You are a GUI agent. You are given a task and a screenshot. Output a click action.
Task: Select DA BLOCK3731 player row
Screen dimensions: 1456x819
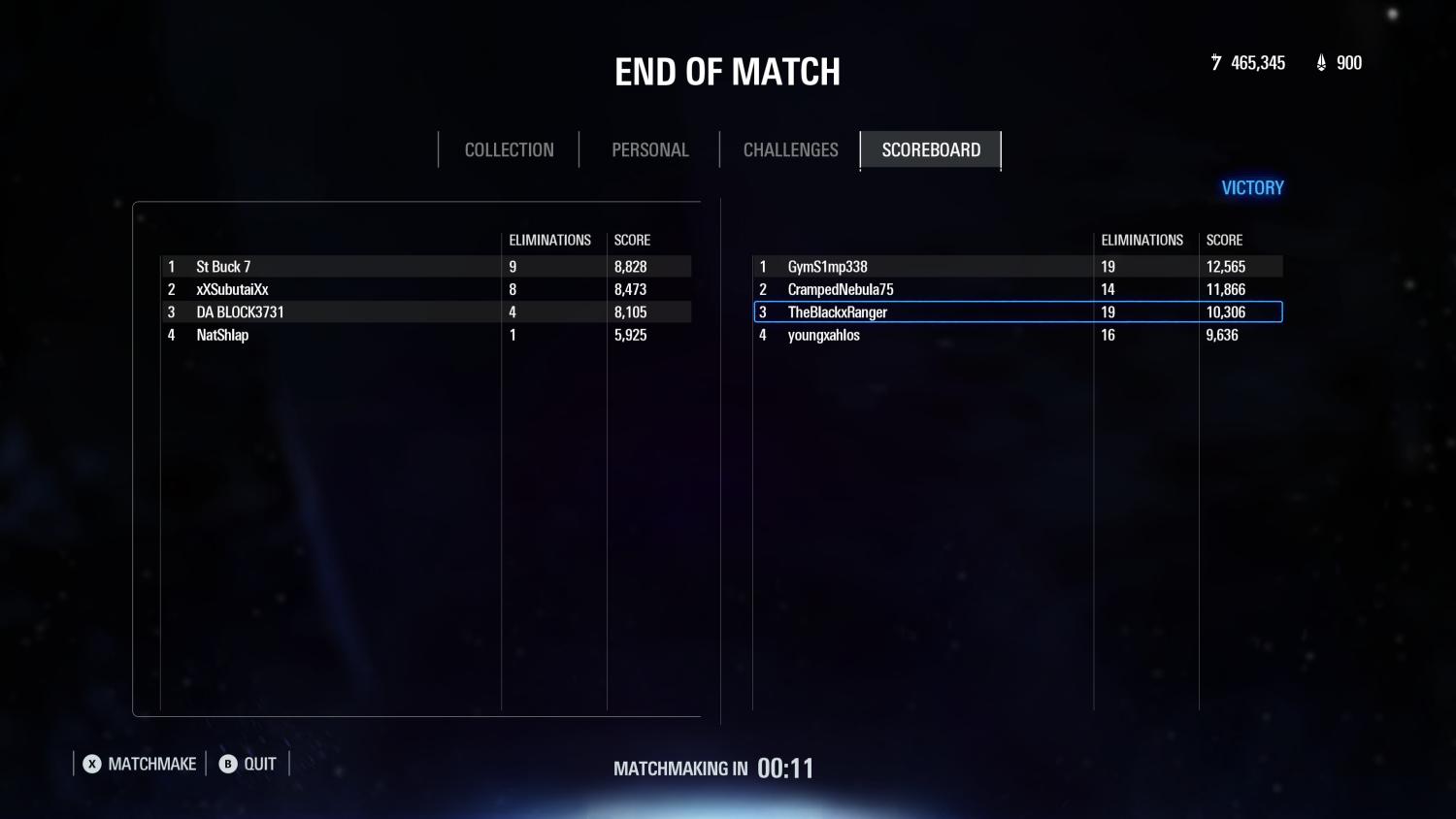425,312
